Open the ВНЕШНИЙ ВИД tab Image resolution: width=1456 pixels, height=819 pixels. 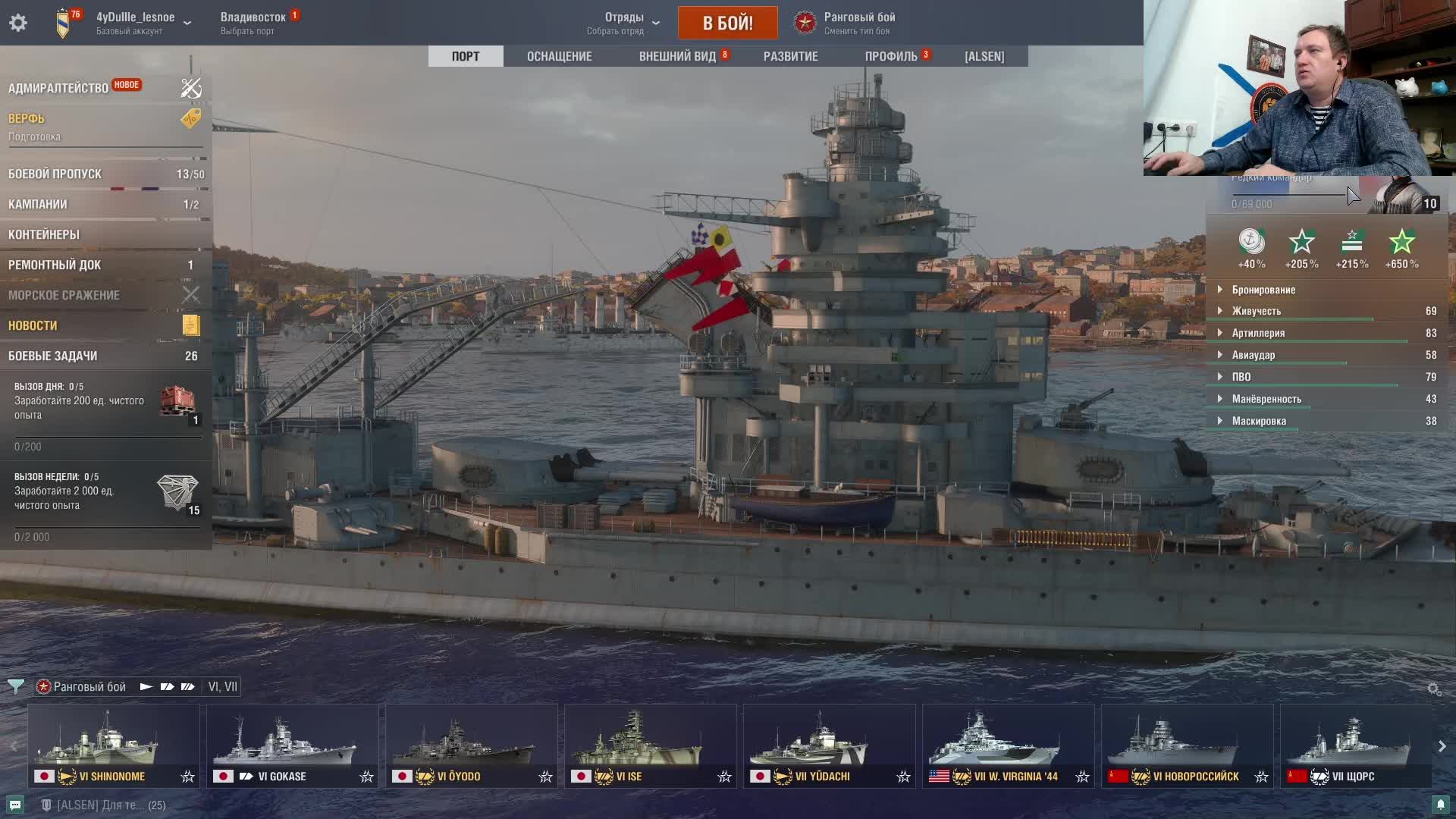[x=677, y=56]
